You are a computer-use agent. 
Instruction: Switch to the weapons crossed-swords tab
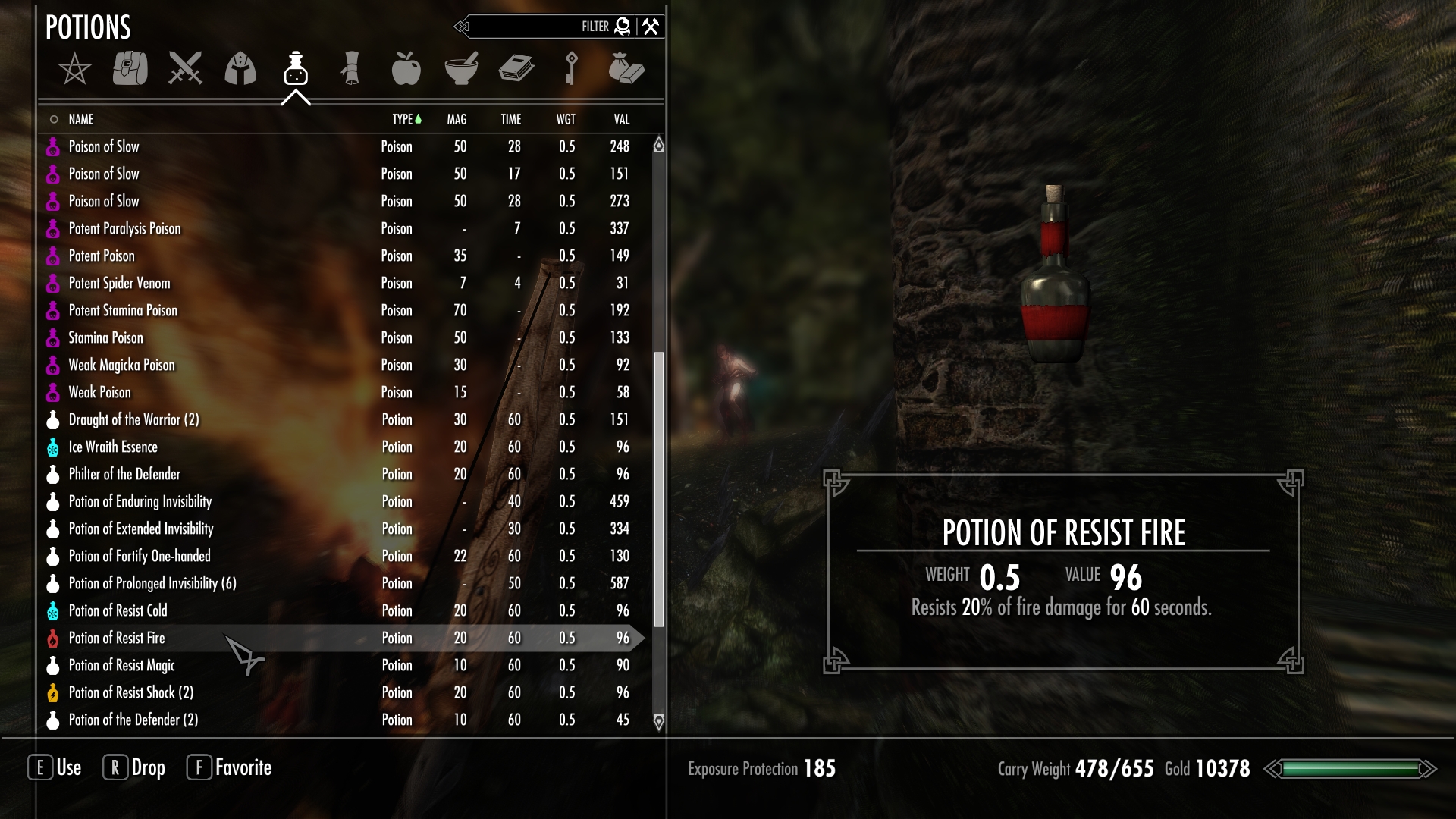click(x=185, y=68)
